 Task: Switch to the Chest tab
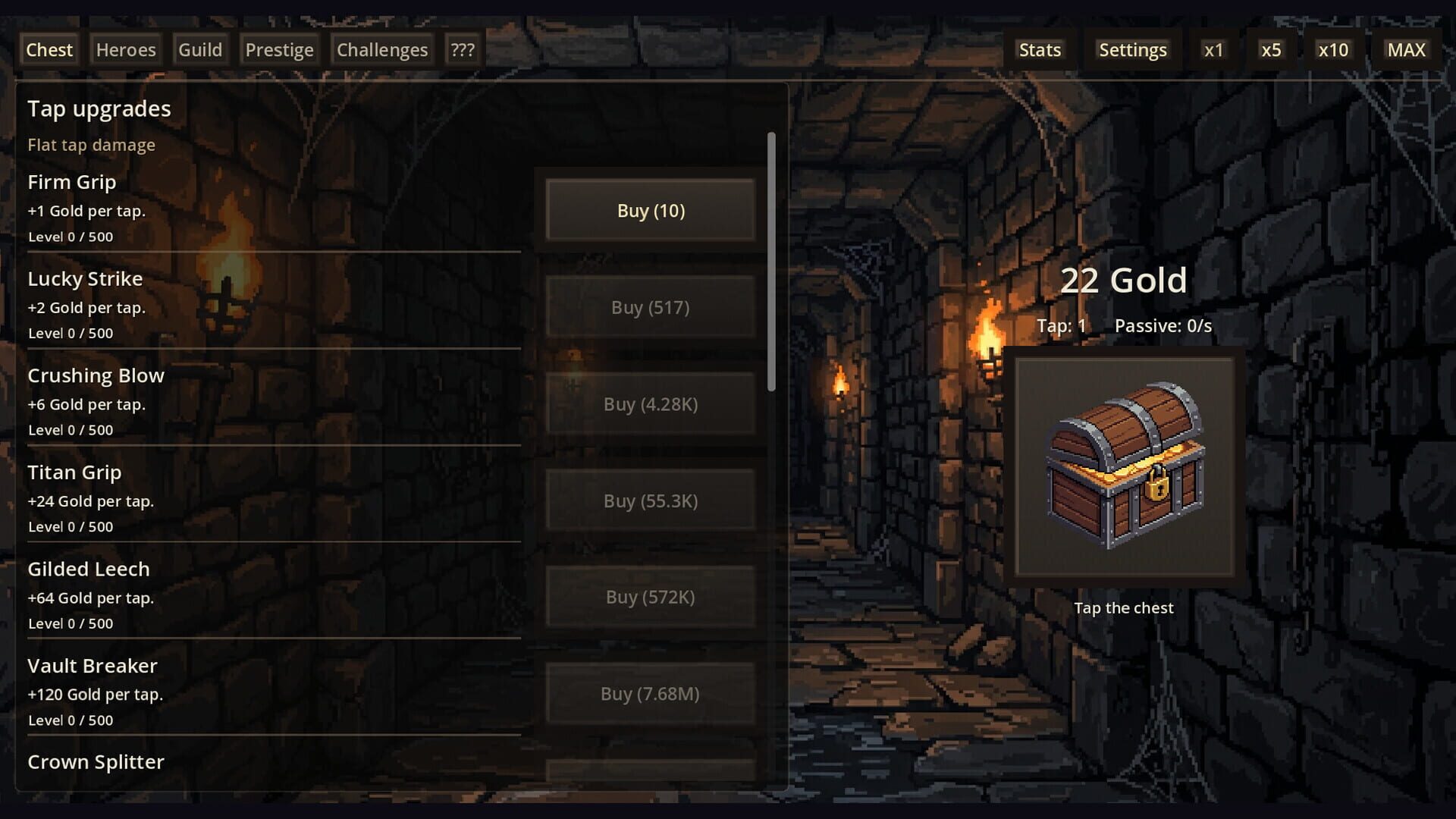point(49,49)
